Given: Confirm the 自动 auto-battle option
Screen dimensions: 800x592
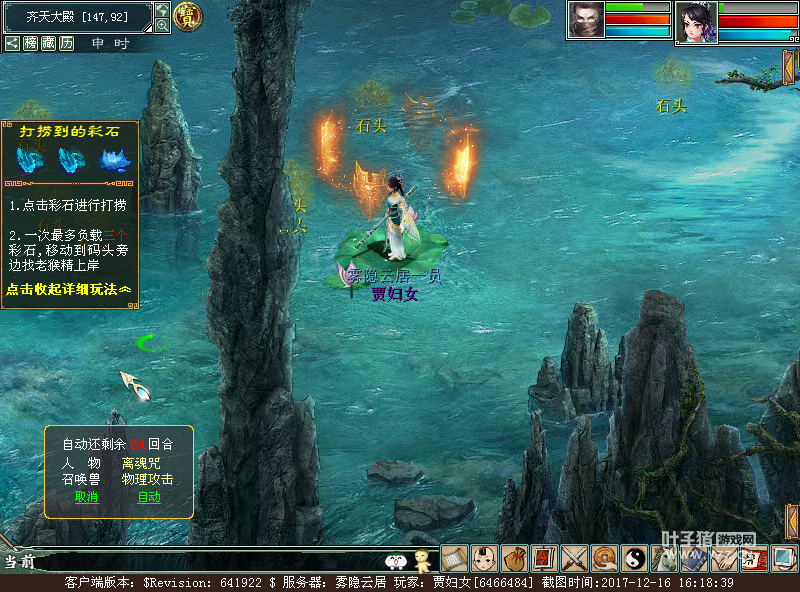Looking at the screenshot, I should (x=149, y=497).
